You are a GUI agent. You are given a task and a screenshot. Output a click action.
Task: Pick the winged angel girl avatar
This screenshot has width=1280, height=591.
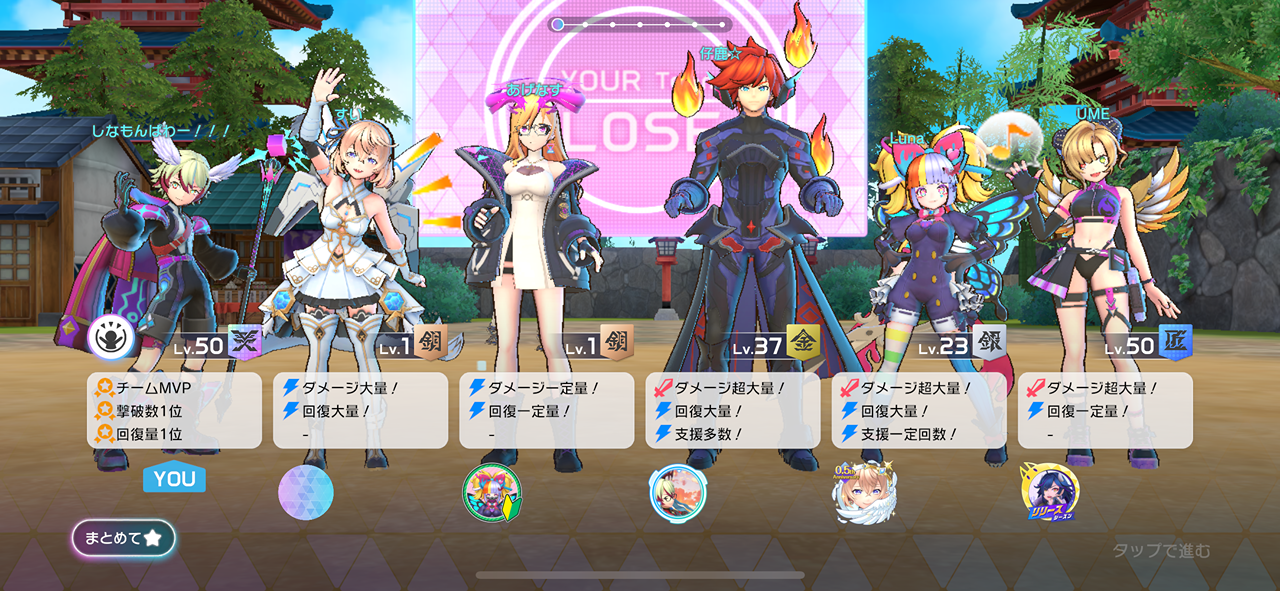pos(864,492)
